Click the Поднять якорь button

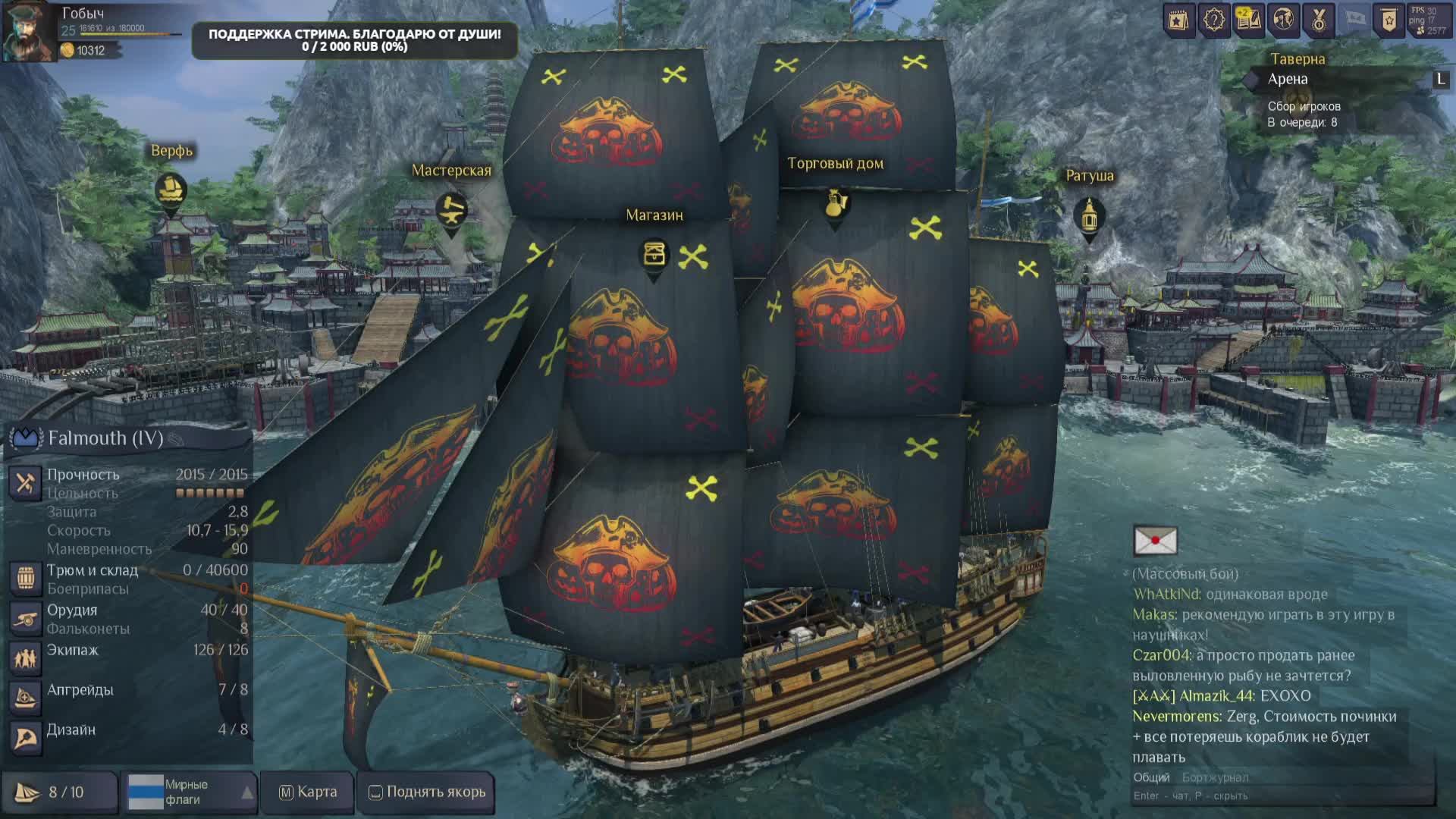pyautogui.click(x=427, y=792)
